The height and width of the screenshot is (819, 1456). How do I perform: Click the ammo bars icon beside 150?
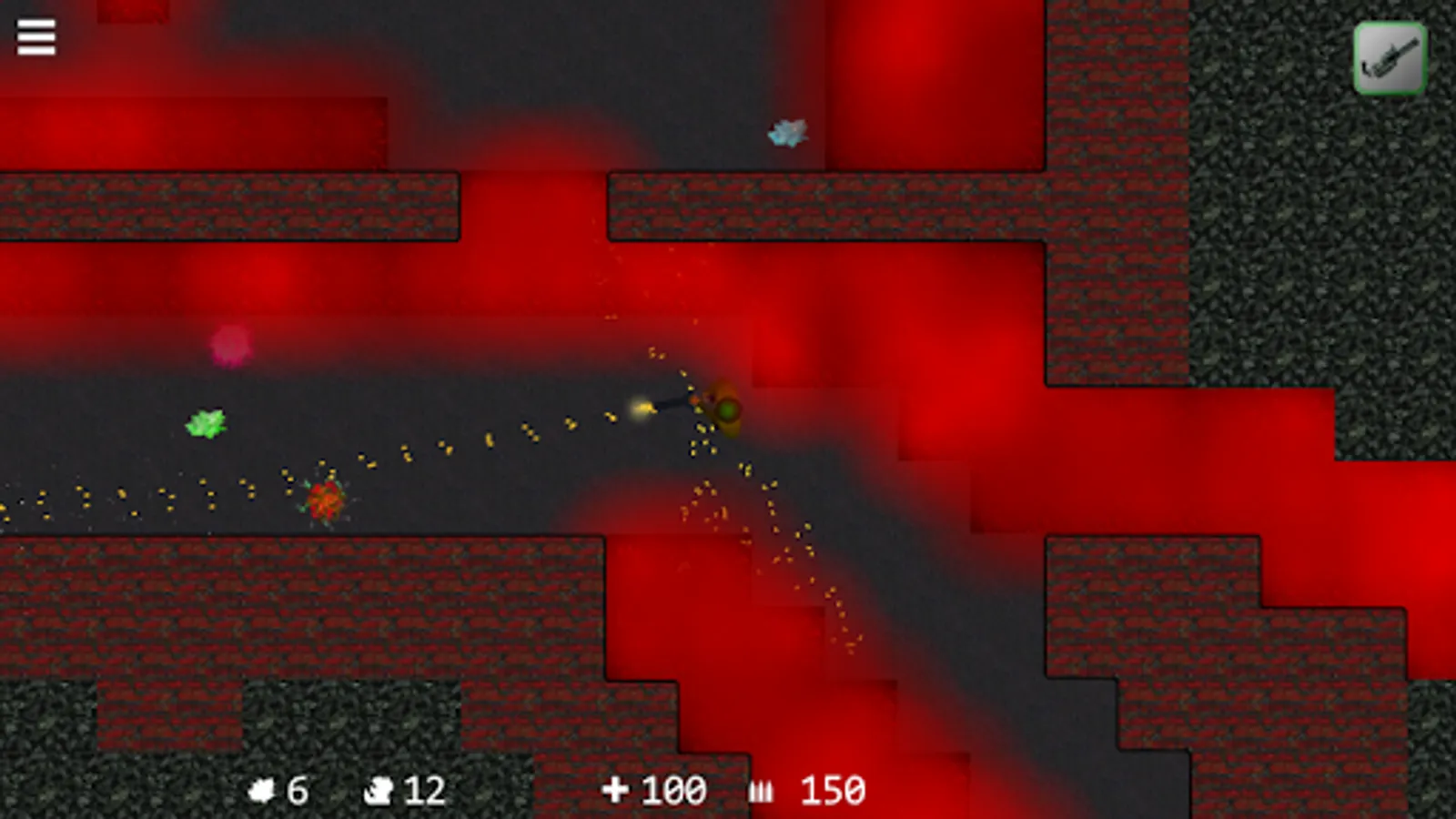763,787
